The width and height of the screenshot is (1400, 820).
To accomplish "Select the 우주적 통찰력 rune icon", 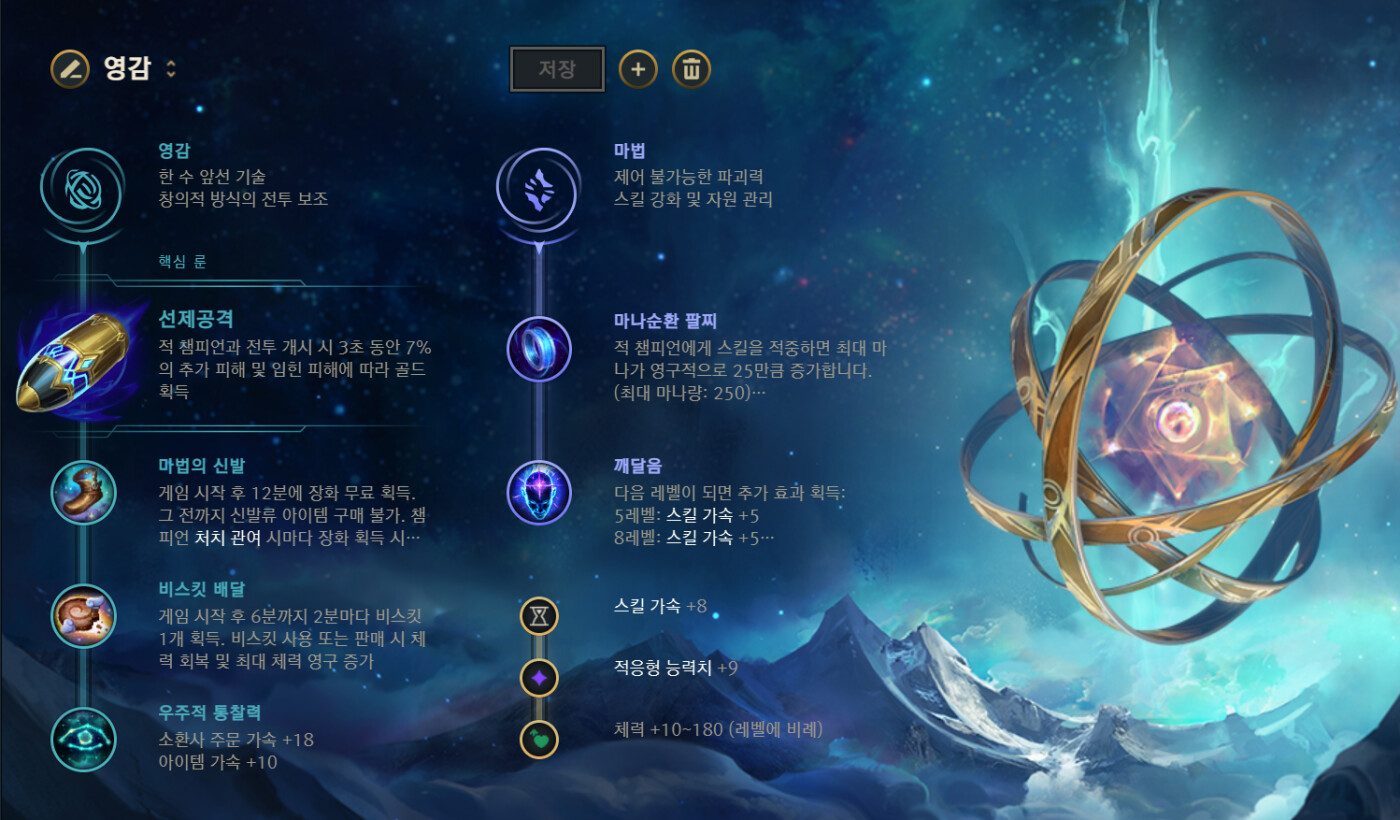I will pos(84,739).
